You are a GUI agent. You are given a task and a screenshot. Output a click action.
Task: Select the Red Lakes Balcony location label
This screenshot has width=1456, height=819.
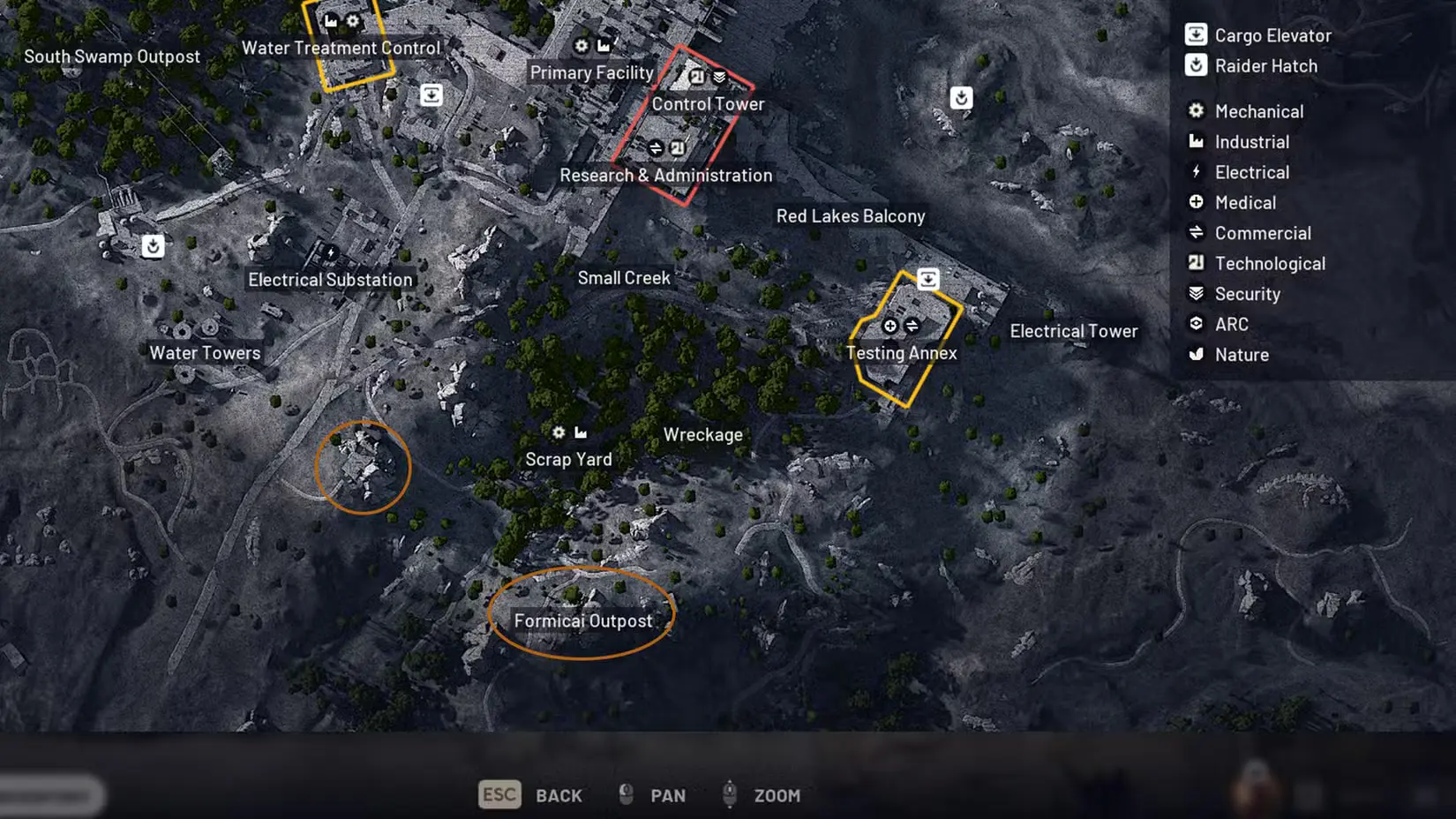click(x=850, y=215)
